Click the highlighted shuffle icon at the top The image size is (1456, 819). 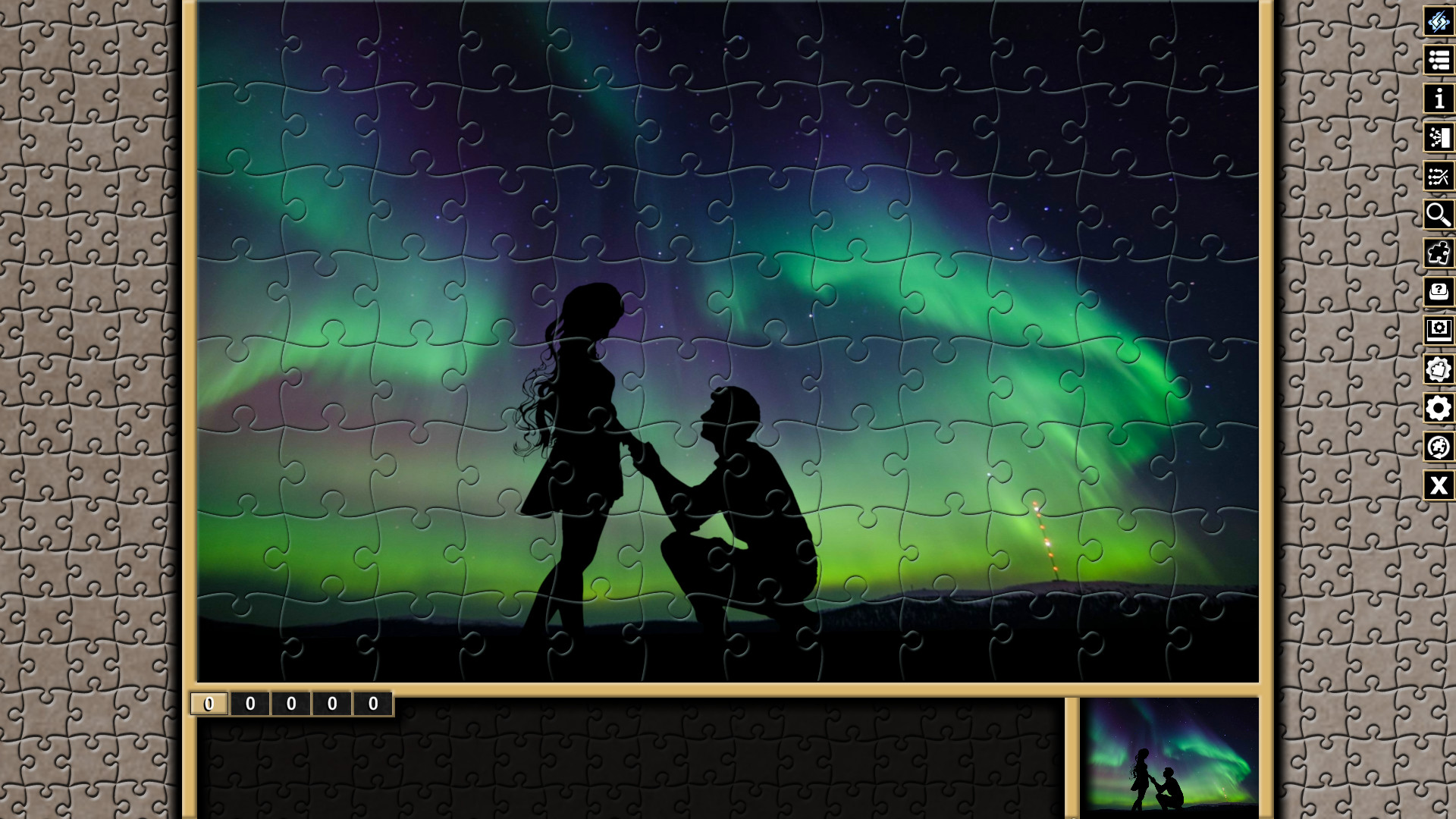pyautogui.click(x=1438, y=19)
